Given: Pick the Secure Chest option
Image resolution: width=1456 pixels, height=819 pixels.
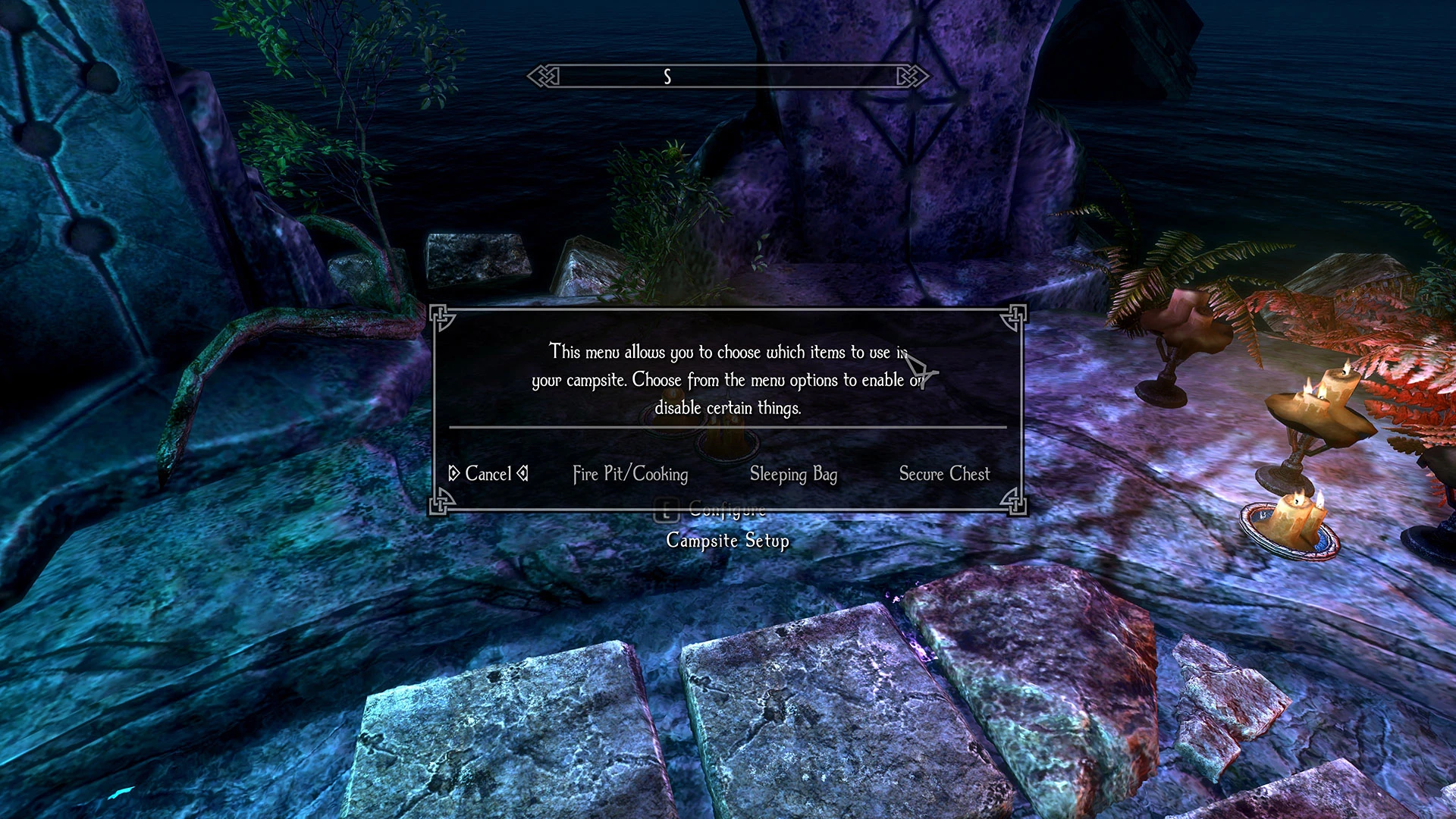Looking at the screenshot, I should coord(944,474).
